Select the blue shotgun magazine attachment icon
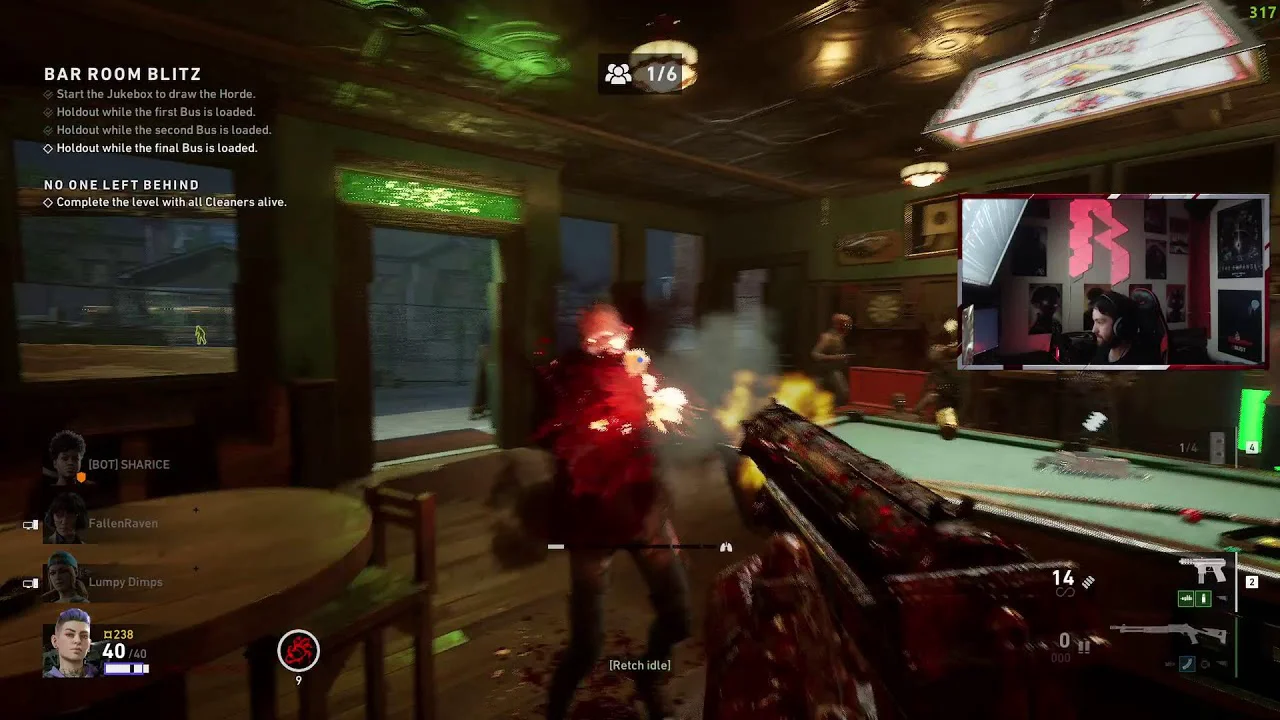The image size is (1280, 720). point(1187,662)
